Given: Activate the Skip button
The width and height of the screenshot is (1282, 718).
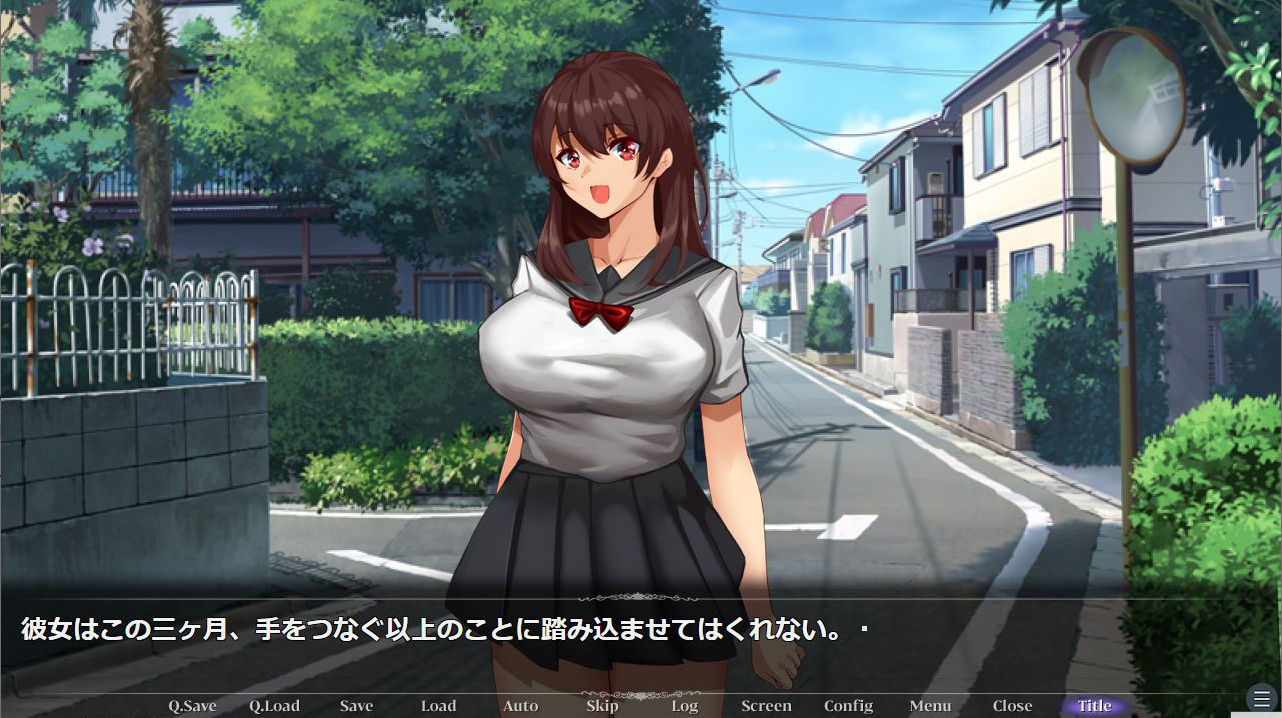Looking at the screenshot, I should (x=602, y=706).
